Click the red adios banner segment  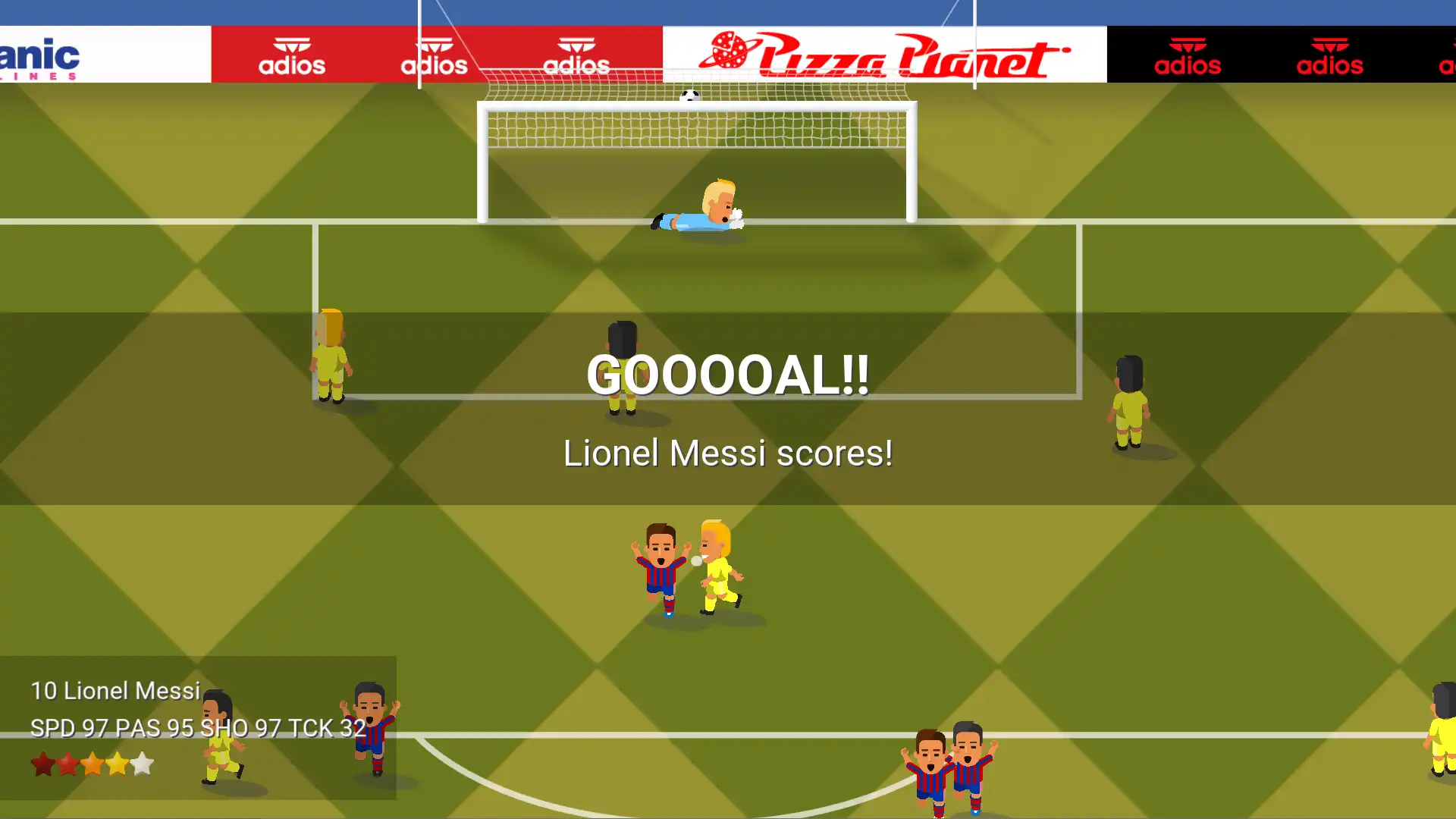click(x=436, y=53)
